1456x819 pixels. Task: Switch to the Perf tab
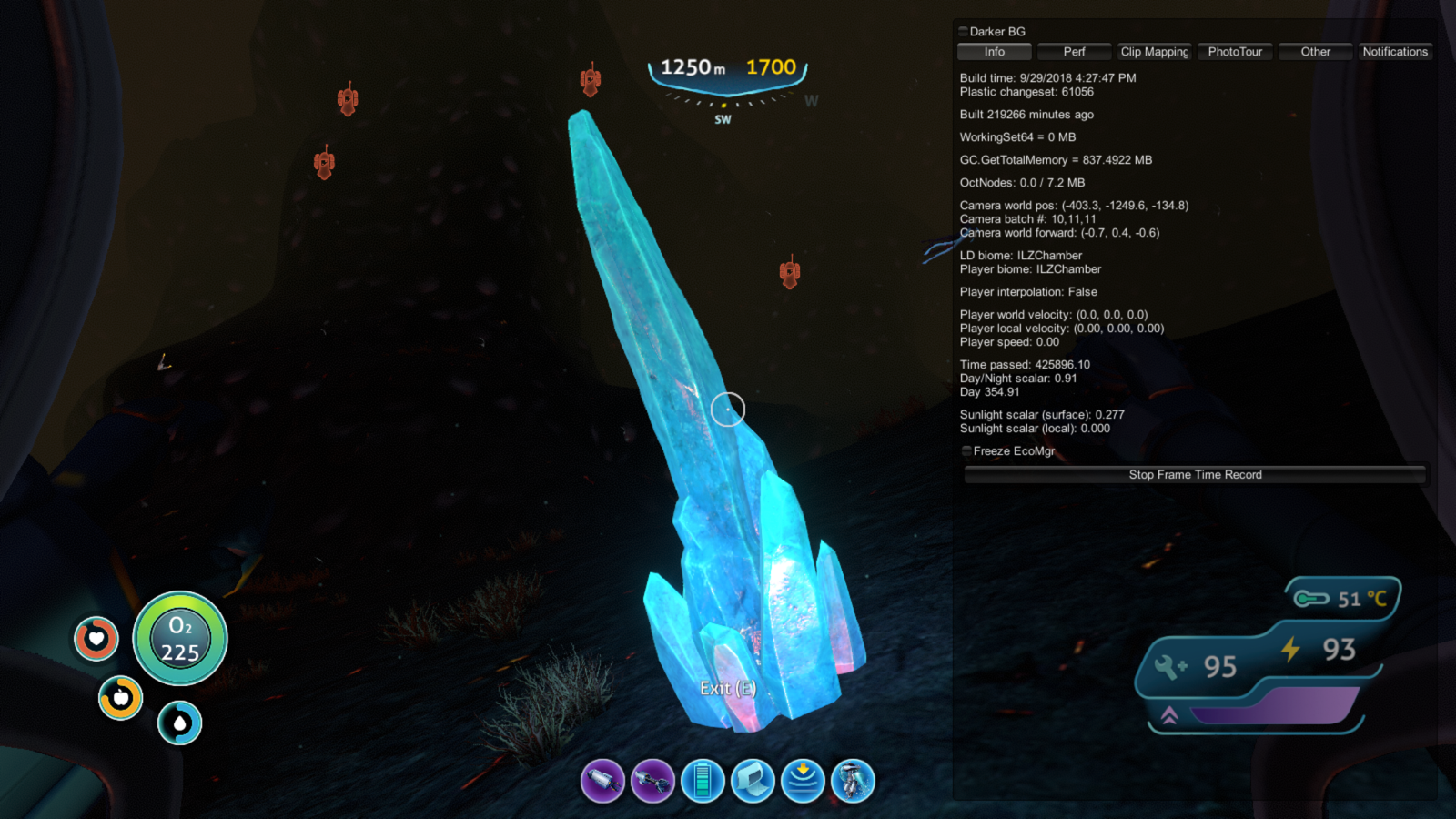click(1074, 52)
